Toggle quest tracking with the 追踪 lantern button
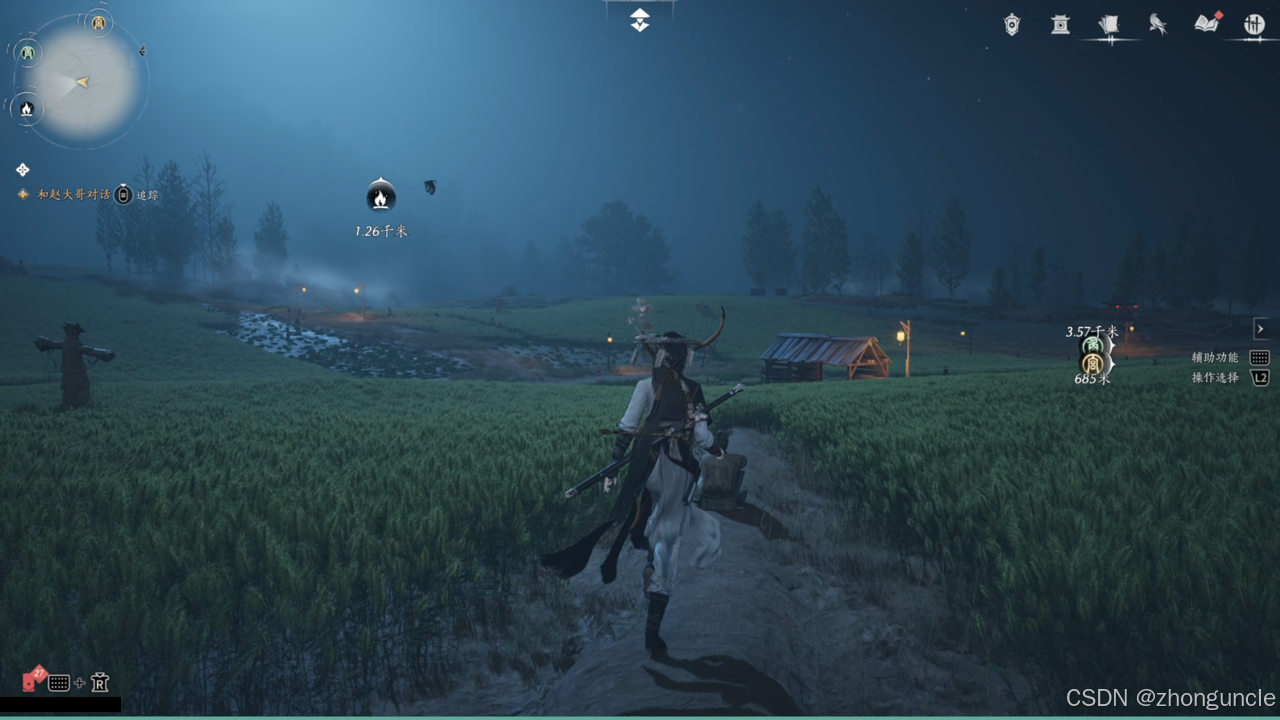The width and height of the screenshot is (1280, 720). 122,194
